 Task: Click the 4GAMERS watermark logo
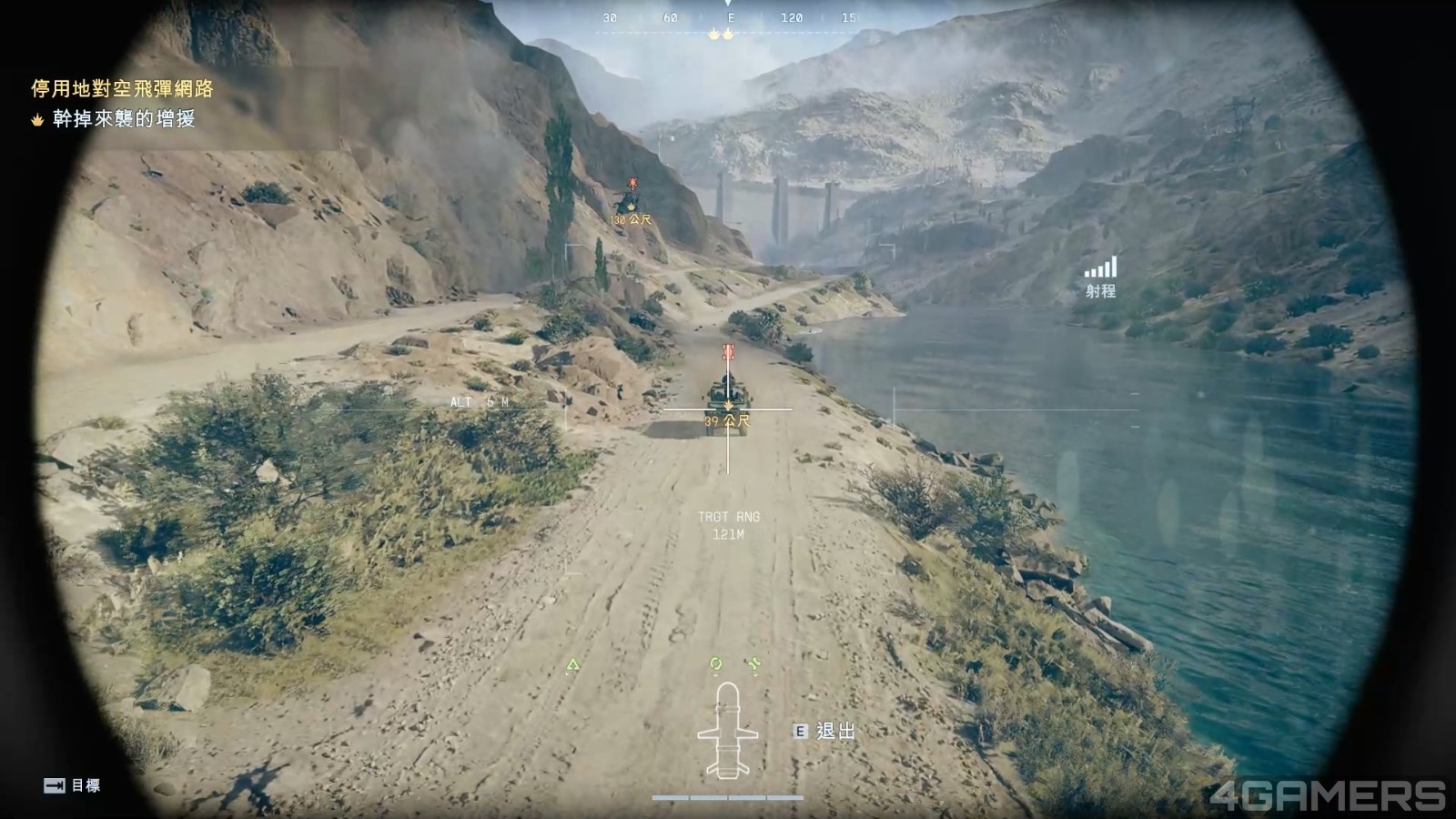coord(1328,795)
